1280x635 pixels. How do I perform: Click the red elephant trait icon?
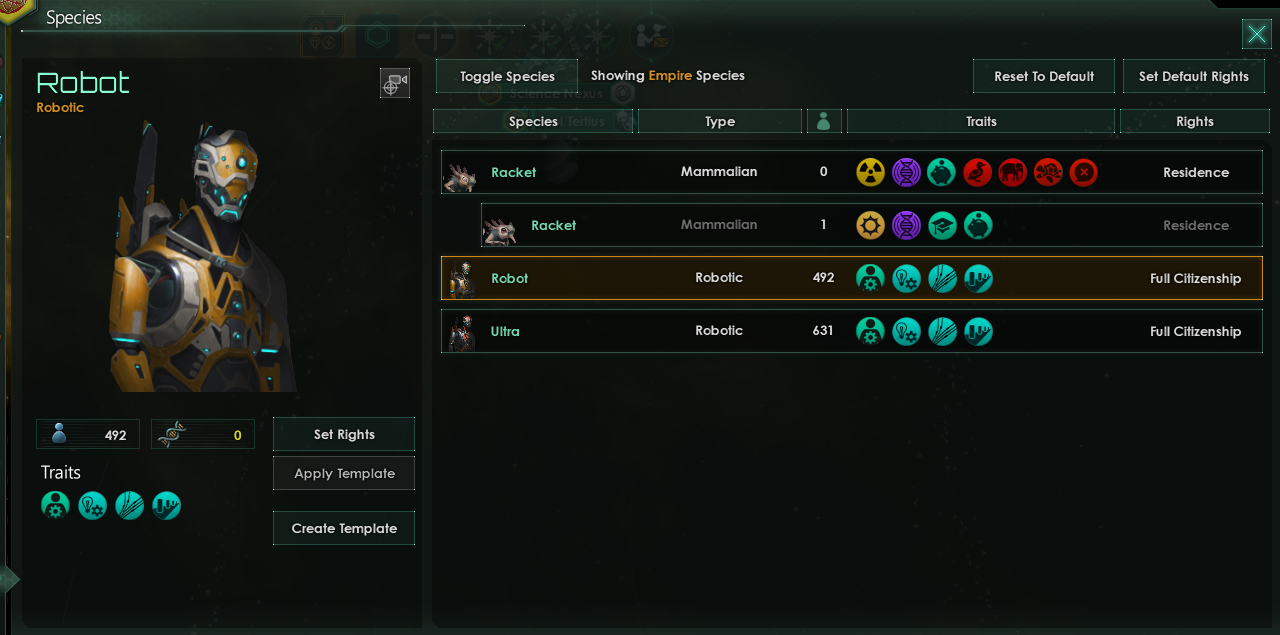(x=1012, y=173)
